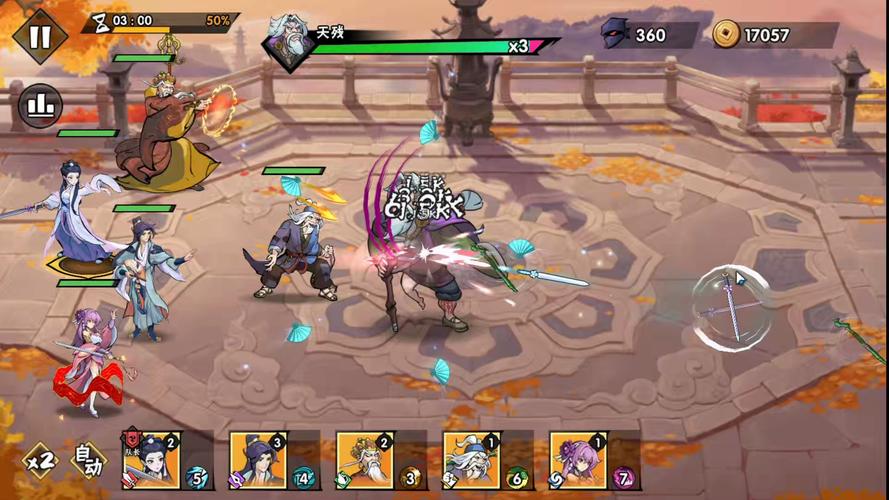Select the dark-haired swordsman hero card
Image resolution: width=889 pixels, height=500 pixels.
(x=259, y=460)
